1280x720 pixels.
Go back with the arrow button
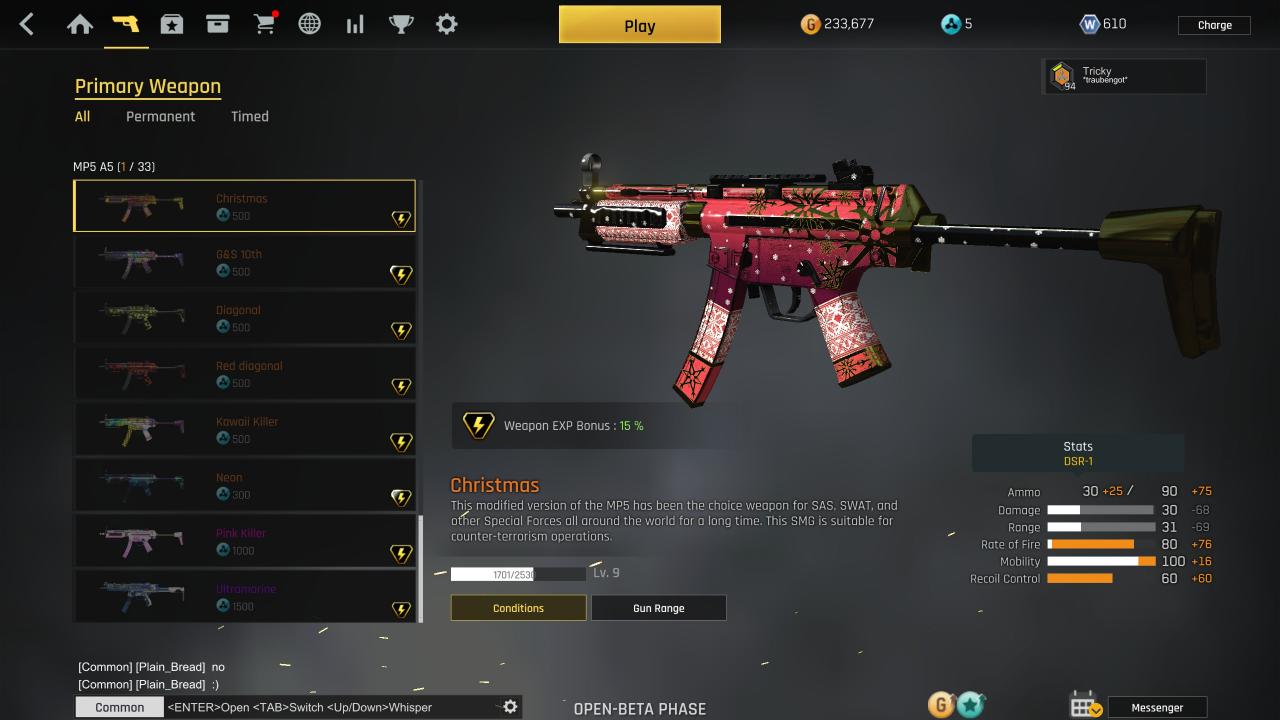click(27, 25)
